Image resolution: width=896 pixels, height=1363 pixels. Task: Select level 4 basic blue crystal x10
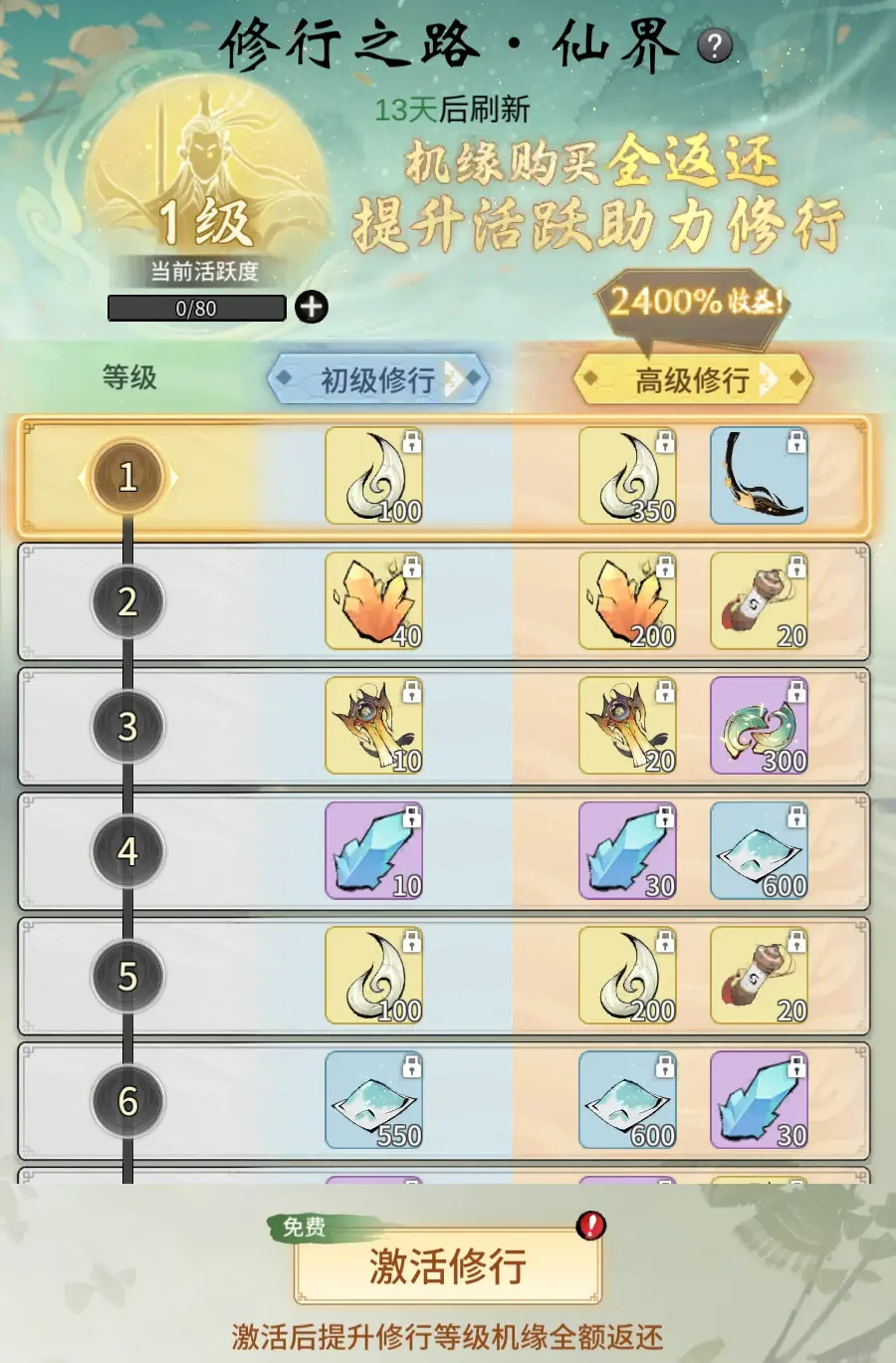pyautogui.click(x=374, y=851)
